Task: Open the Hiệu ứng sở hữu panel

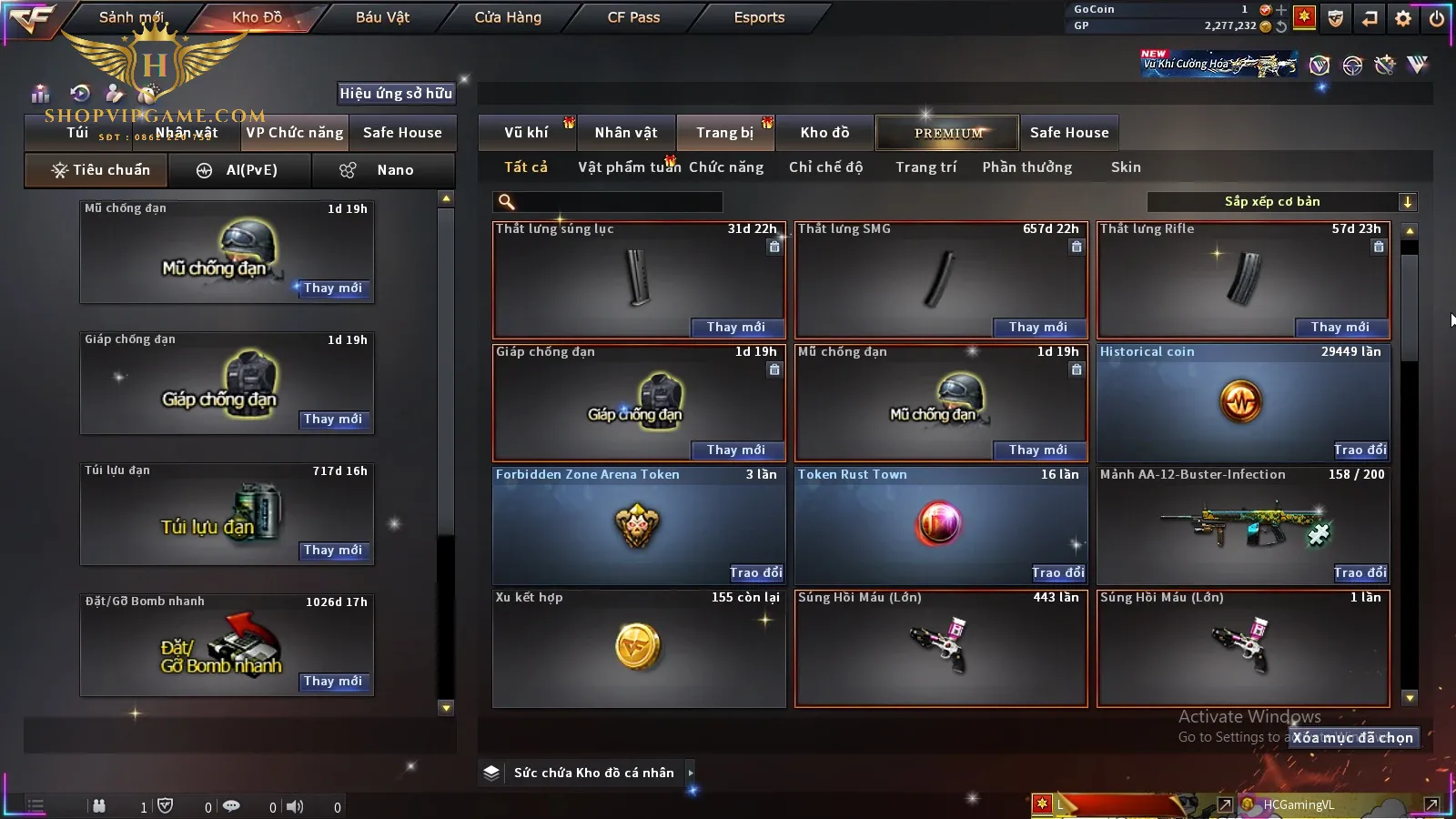Action: (396, 93)
